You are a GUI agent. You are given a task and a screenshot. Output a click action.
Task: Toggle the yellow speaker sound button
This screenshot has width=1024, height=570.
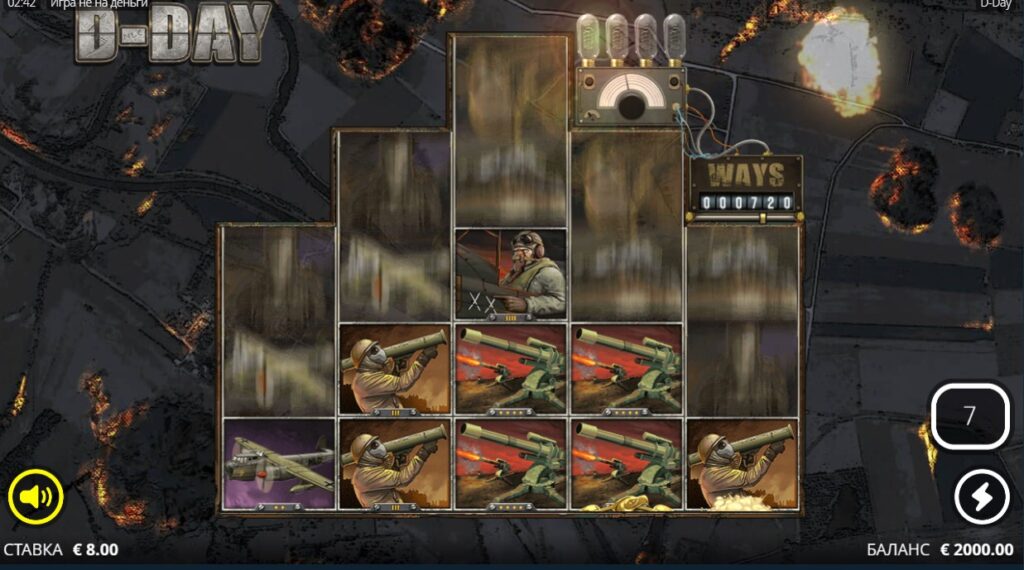point(36,495)
